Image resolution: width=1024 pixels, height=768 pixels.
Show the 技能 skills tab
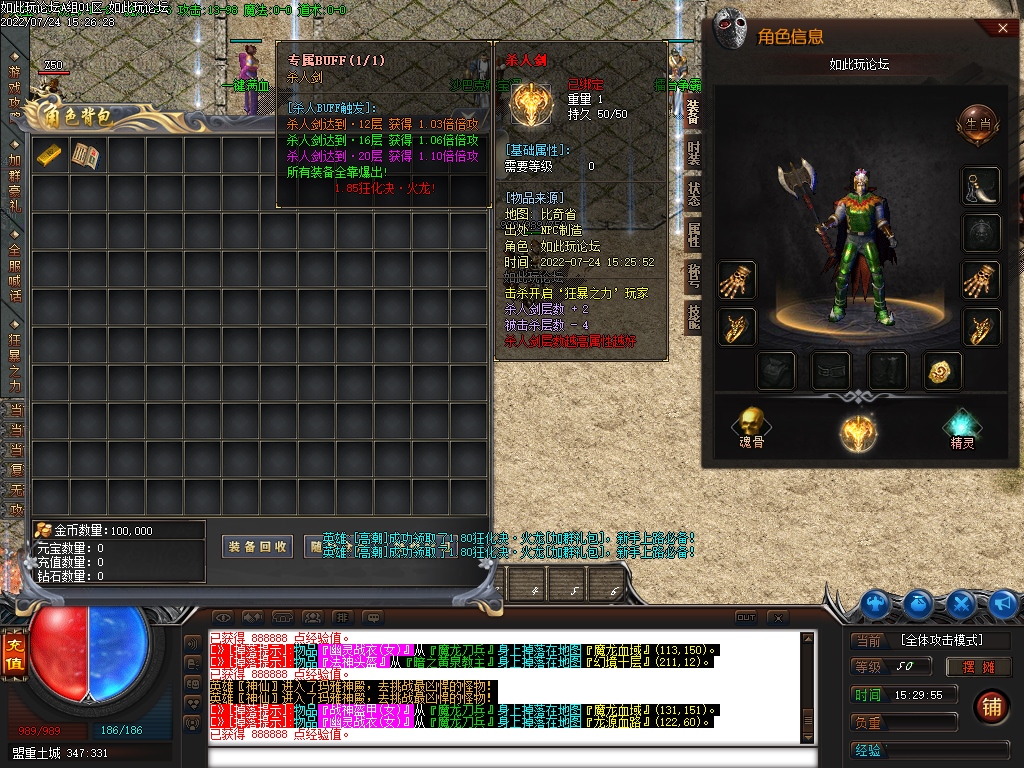point(693,316)
